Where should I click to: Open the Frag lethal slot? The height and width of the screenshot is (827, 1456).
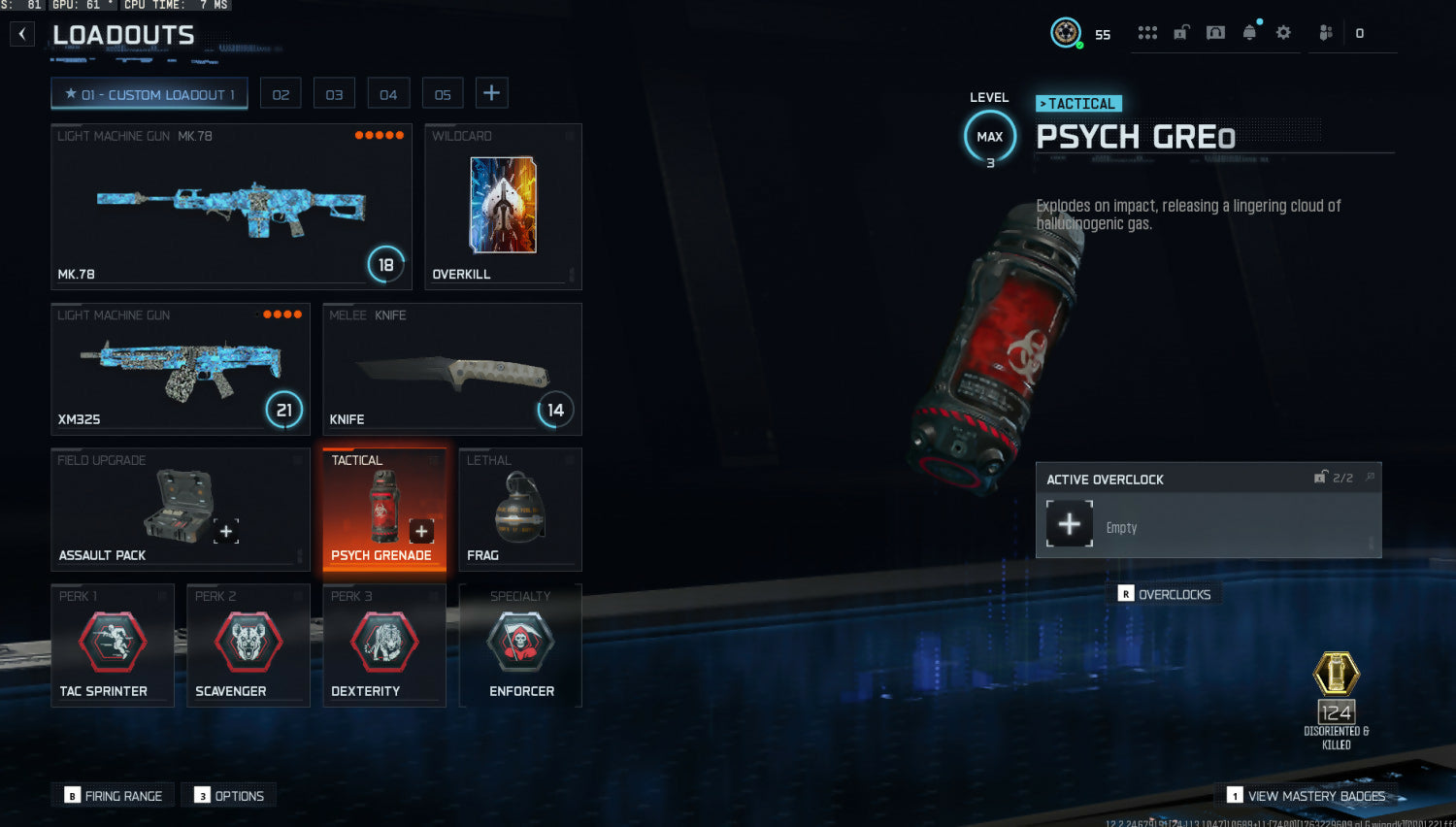click(520, 510)
